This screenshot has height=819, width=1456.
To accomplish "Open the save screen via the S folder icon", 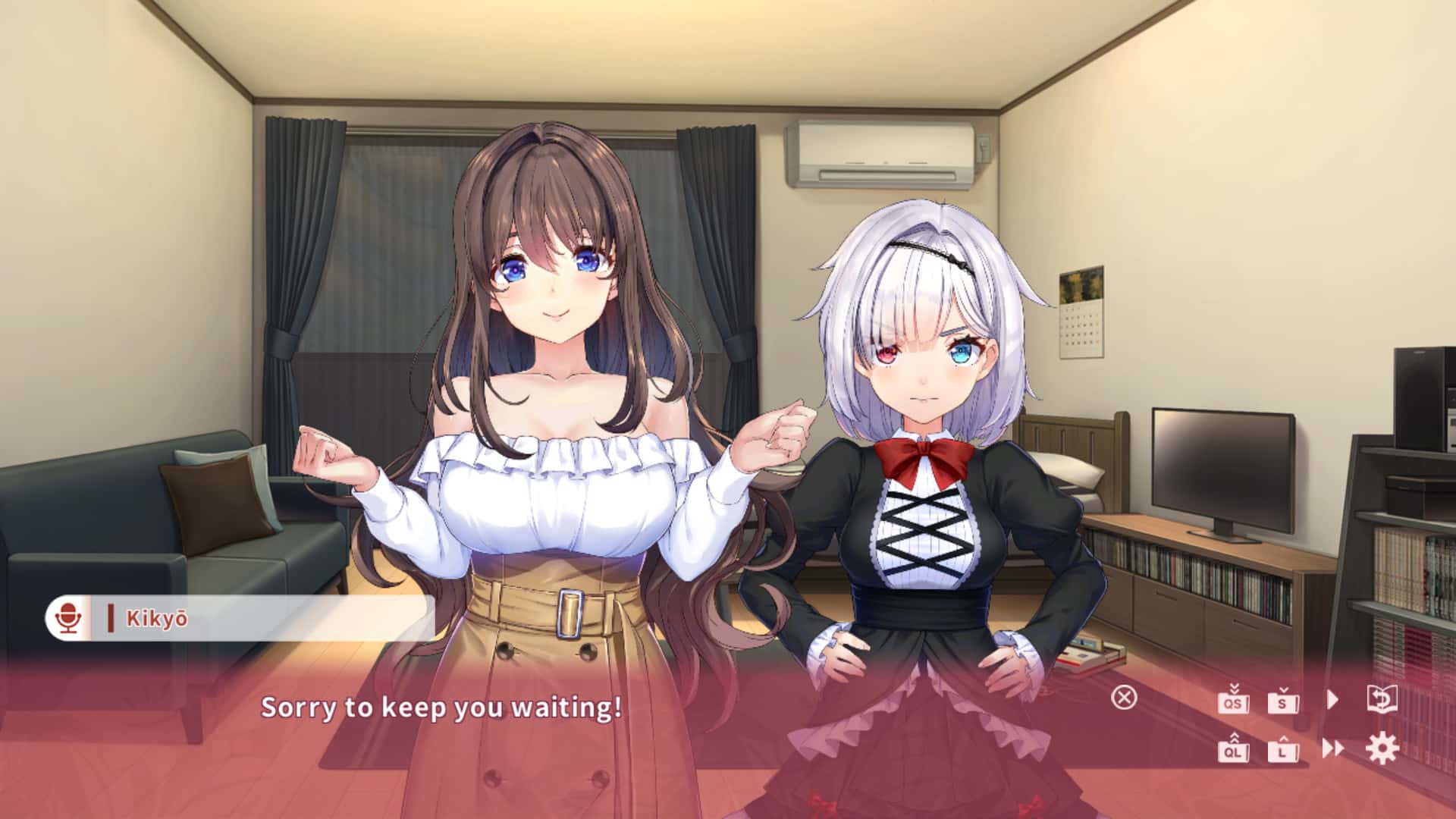I will pos(1282,701).
